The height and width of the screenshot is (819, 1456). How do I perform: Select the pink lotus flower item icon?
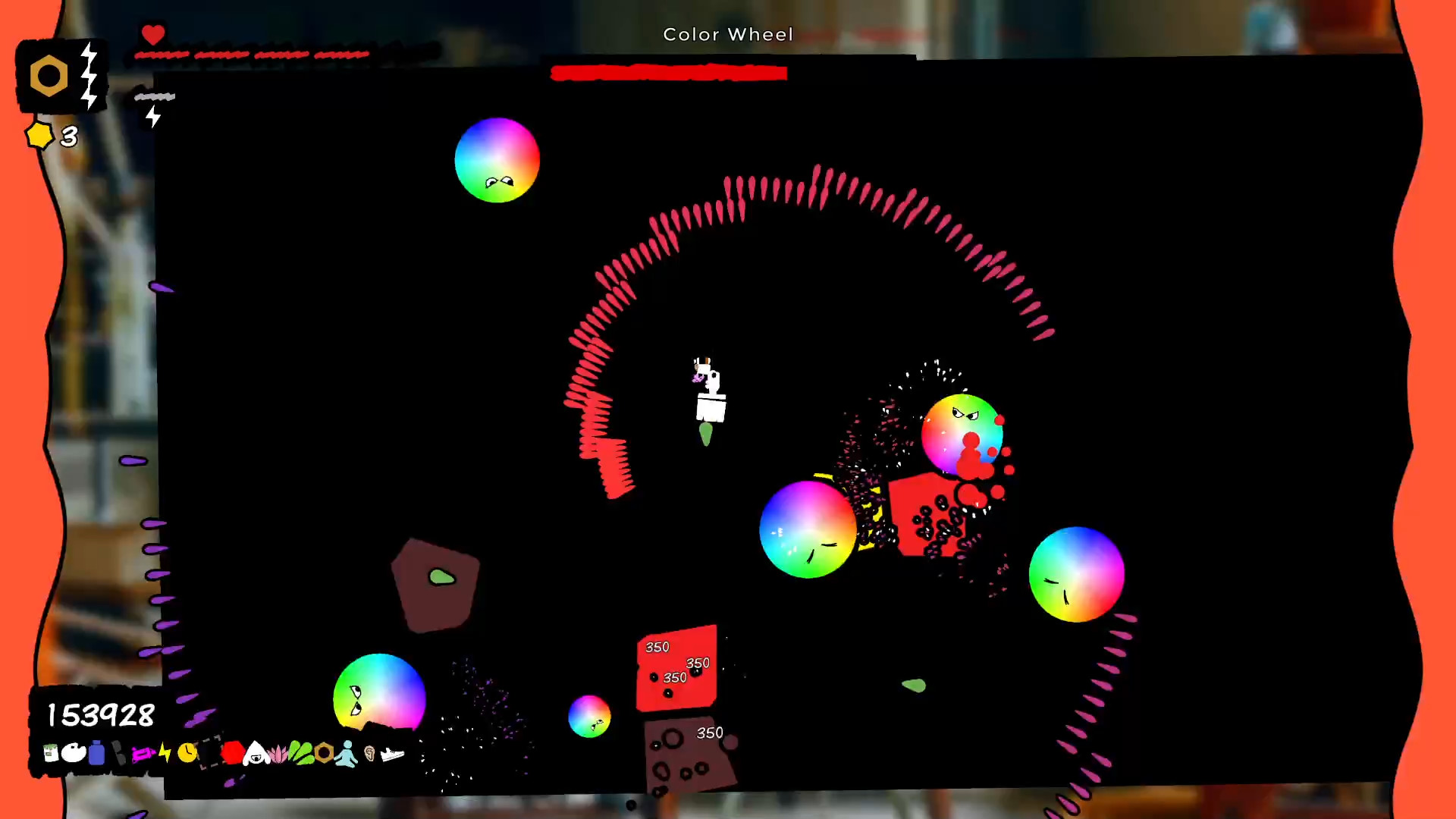tap(278, 752)
